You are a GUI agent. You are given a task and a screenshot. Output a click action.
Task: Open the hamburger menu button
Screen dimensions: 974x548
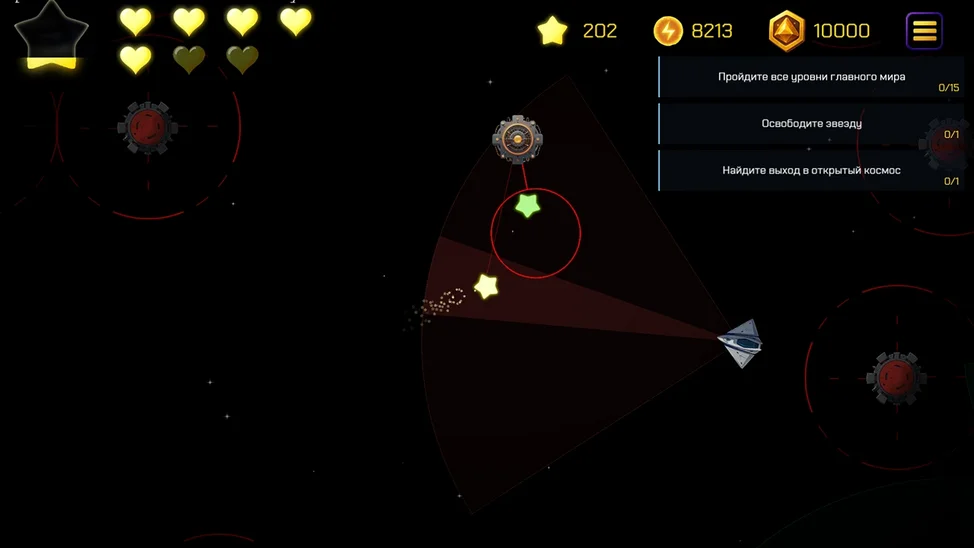click(924, 31)
